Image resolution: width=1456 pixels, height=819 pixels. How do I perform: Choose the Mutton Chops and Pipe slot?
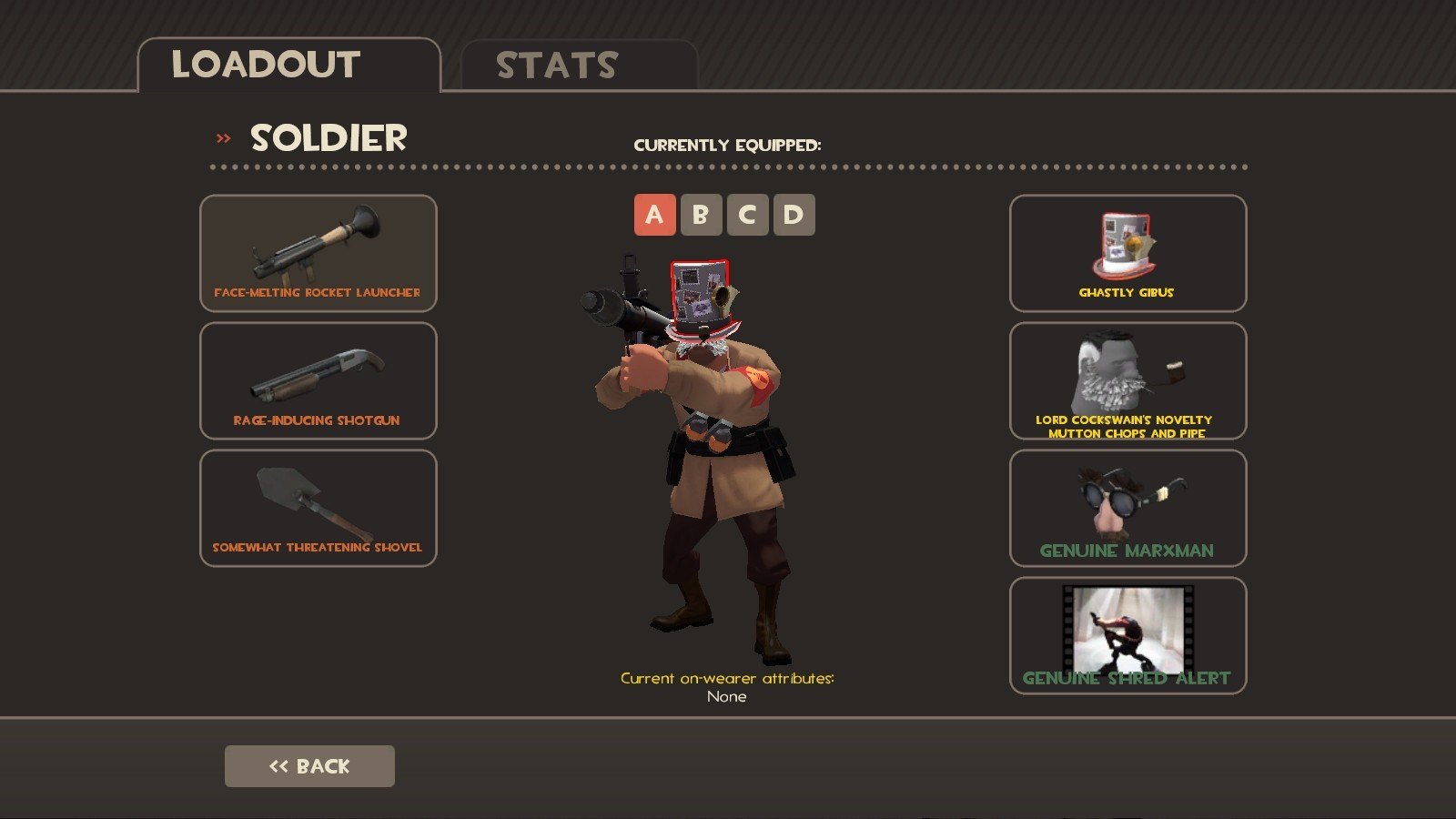[1127, 380]
